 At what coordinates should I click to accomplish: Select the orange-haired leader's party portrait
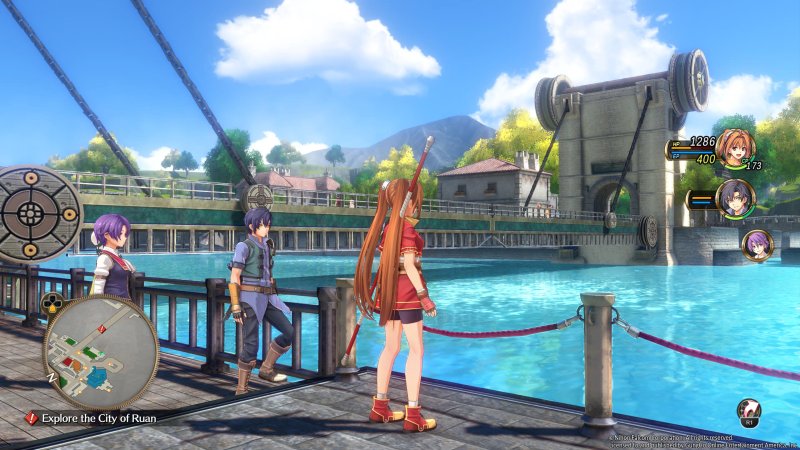(x=733, y=150)
